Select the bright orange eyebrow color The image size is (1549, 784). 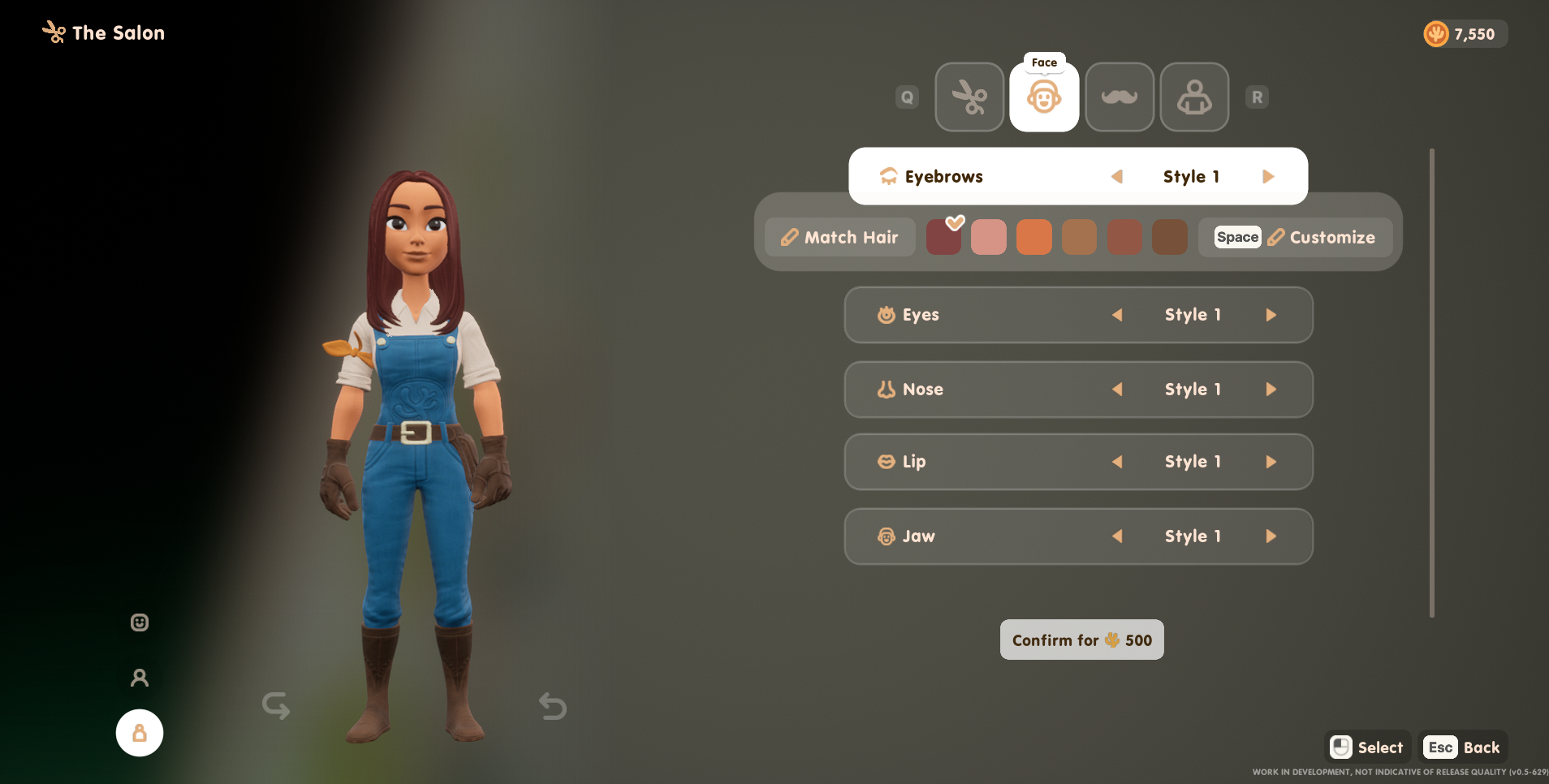click(x=1033, y=238)
